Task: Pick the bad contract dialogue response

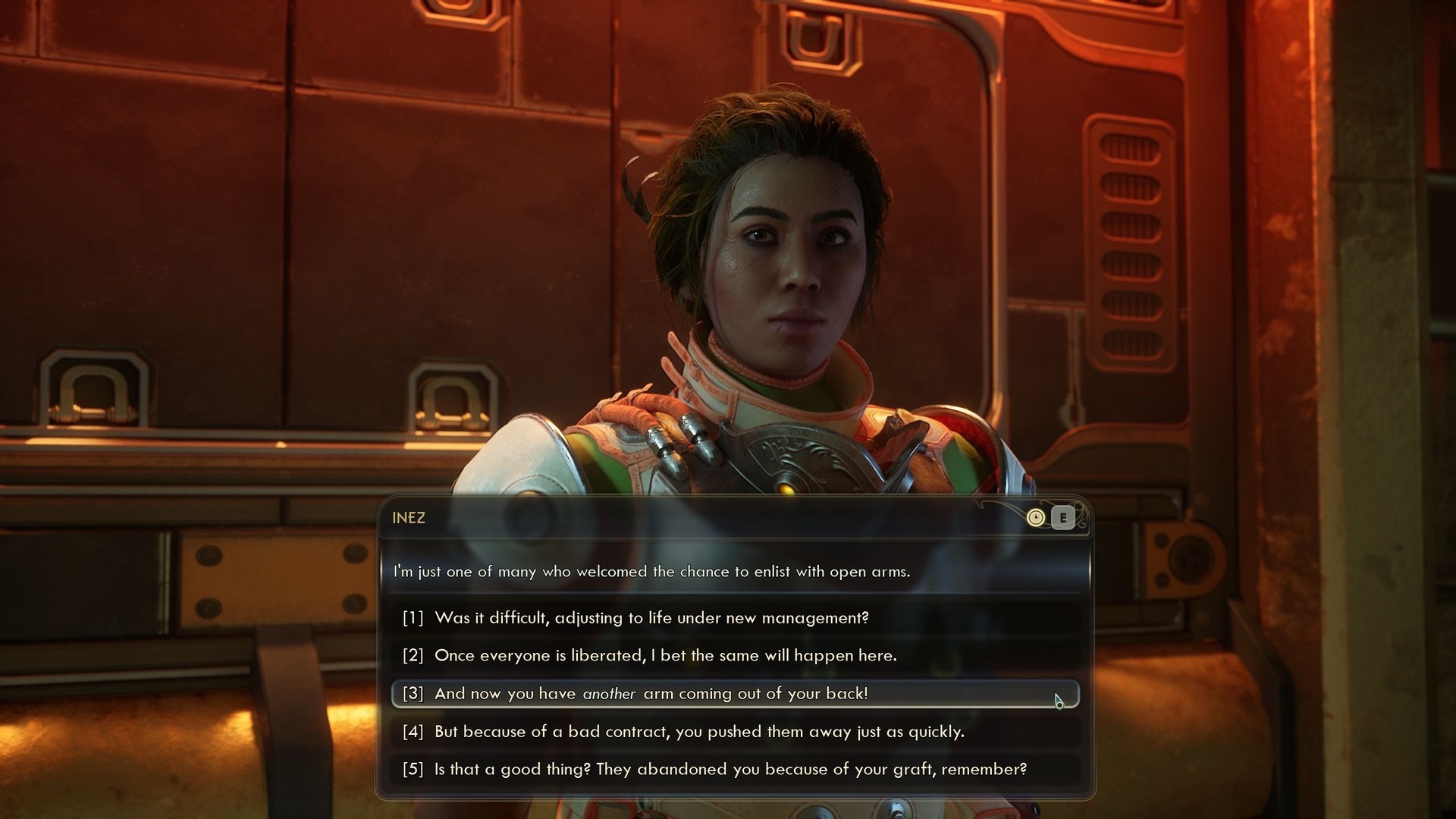Action: [x=698, y=732]
